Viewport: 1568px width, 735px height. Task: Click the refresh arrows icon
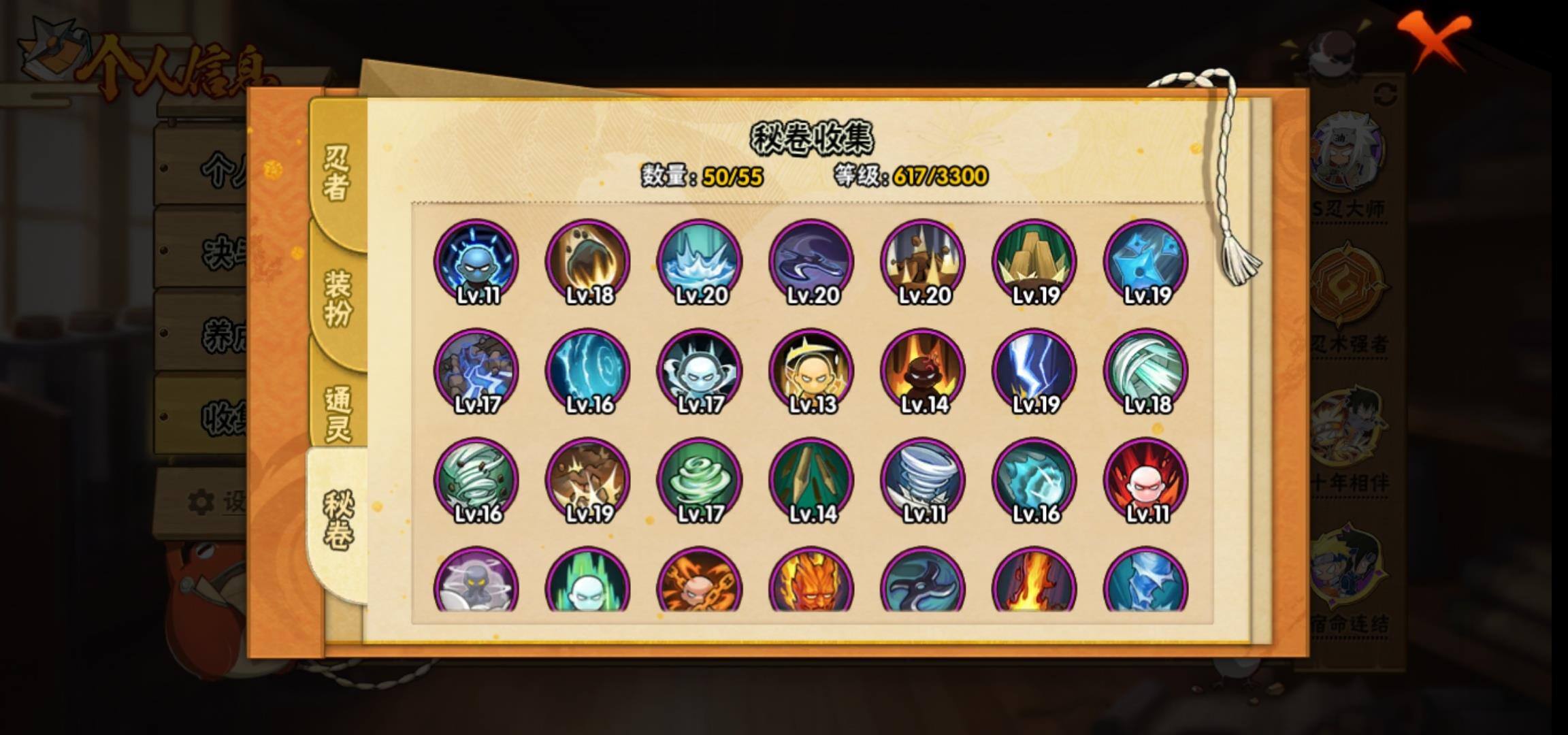coord(1386,95)
